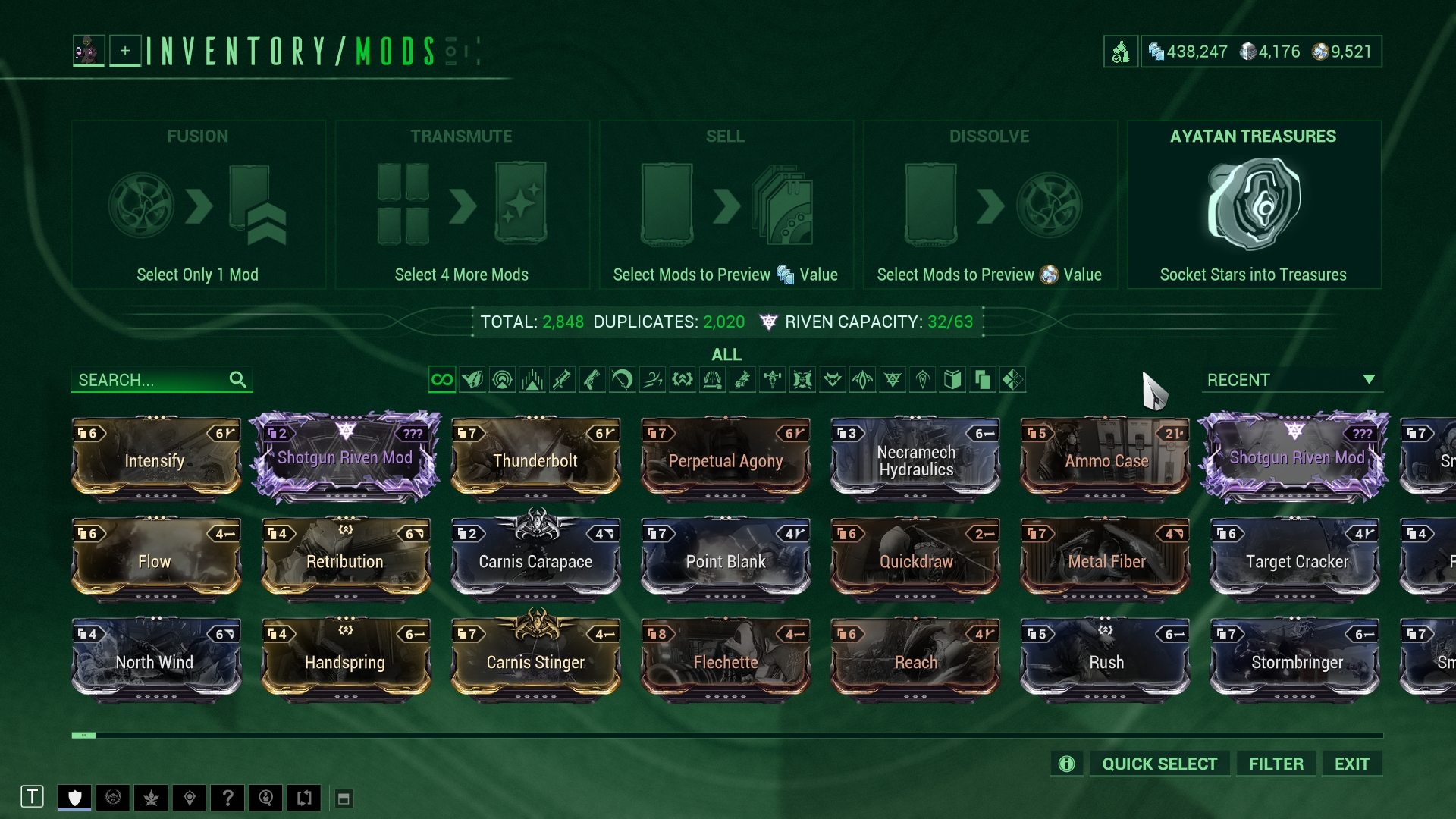The image size is (1456, 819).
Task: Open Quick Select
Action: click(x=1159, y=764)
